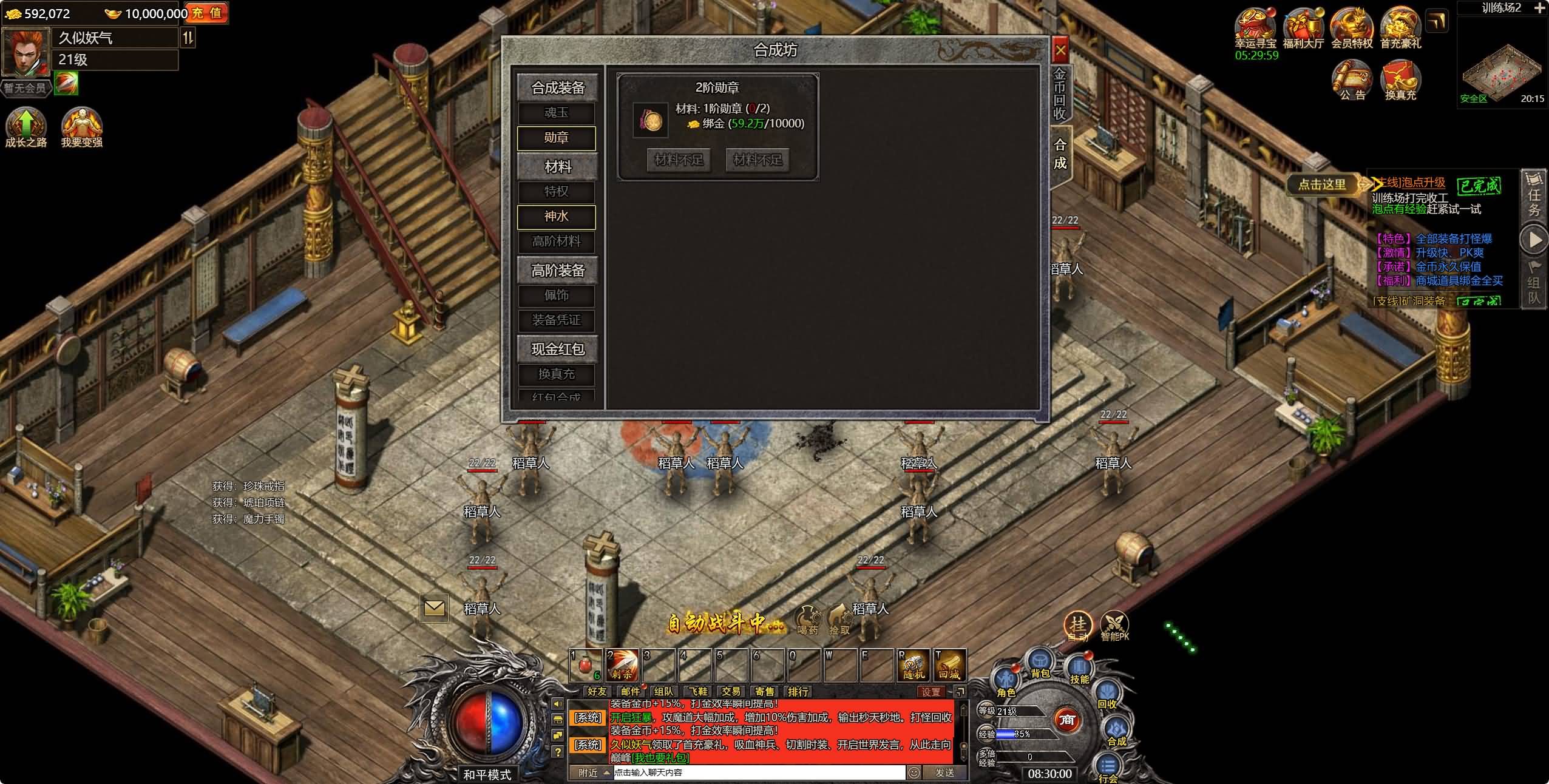Open the 背包 bag button
The image size is (1549, 784).
(1040, 664)
